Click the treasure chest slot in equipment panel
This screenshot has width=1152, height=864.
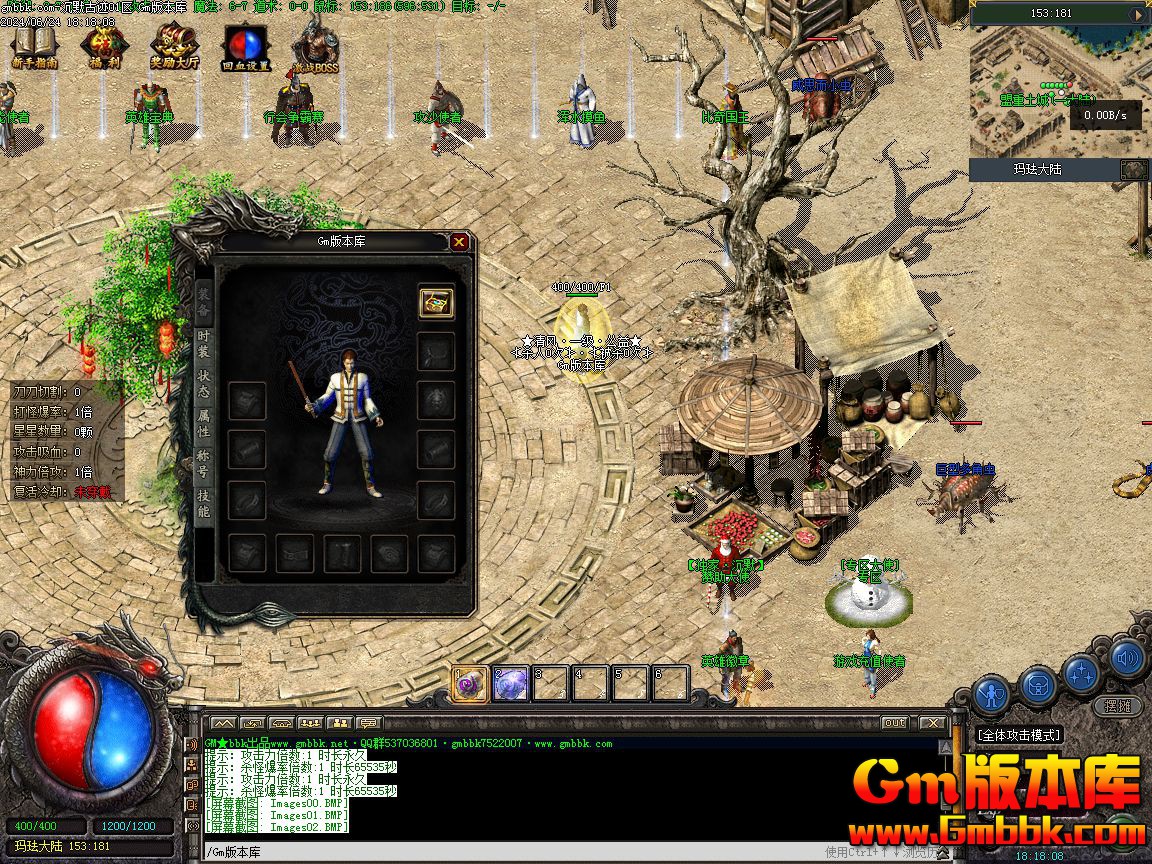436,301
